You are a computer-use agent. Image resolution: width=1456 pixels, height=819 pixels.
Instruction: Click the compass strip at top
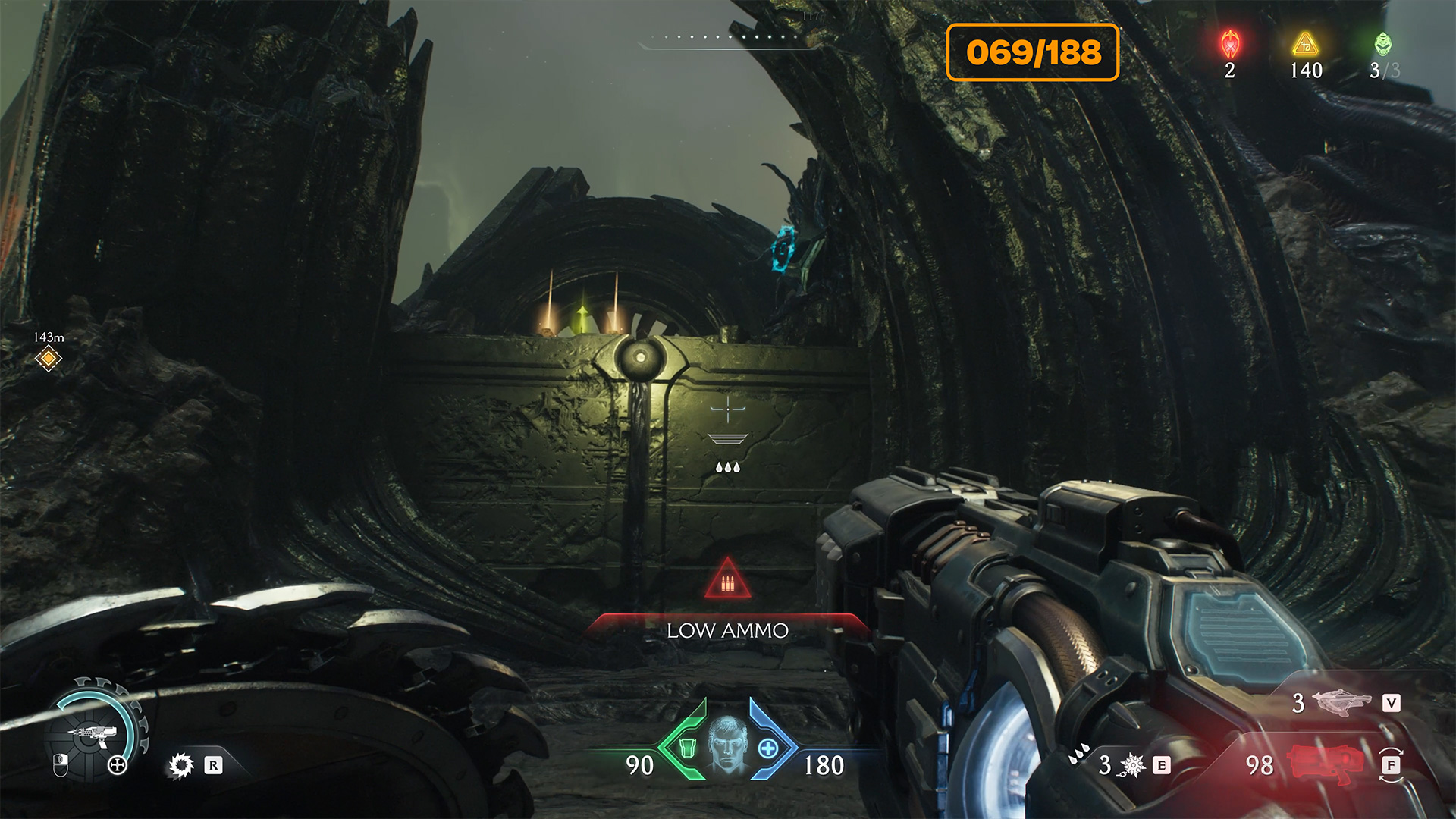pos(728,39)
